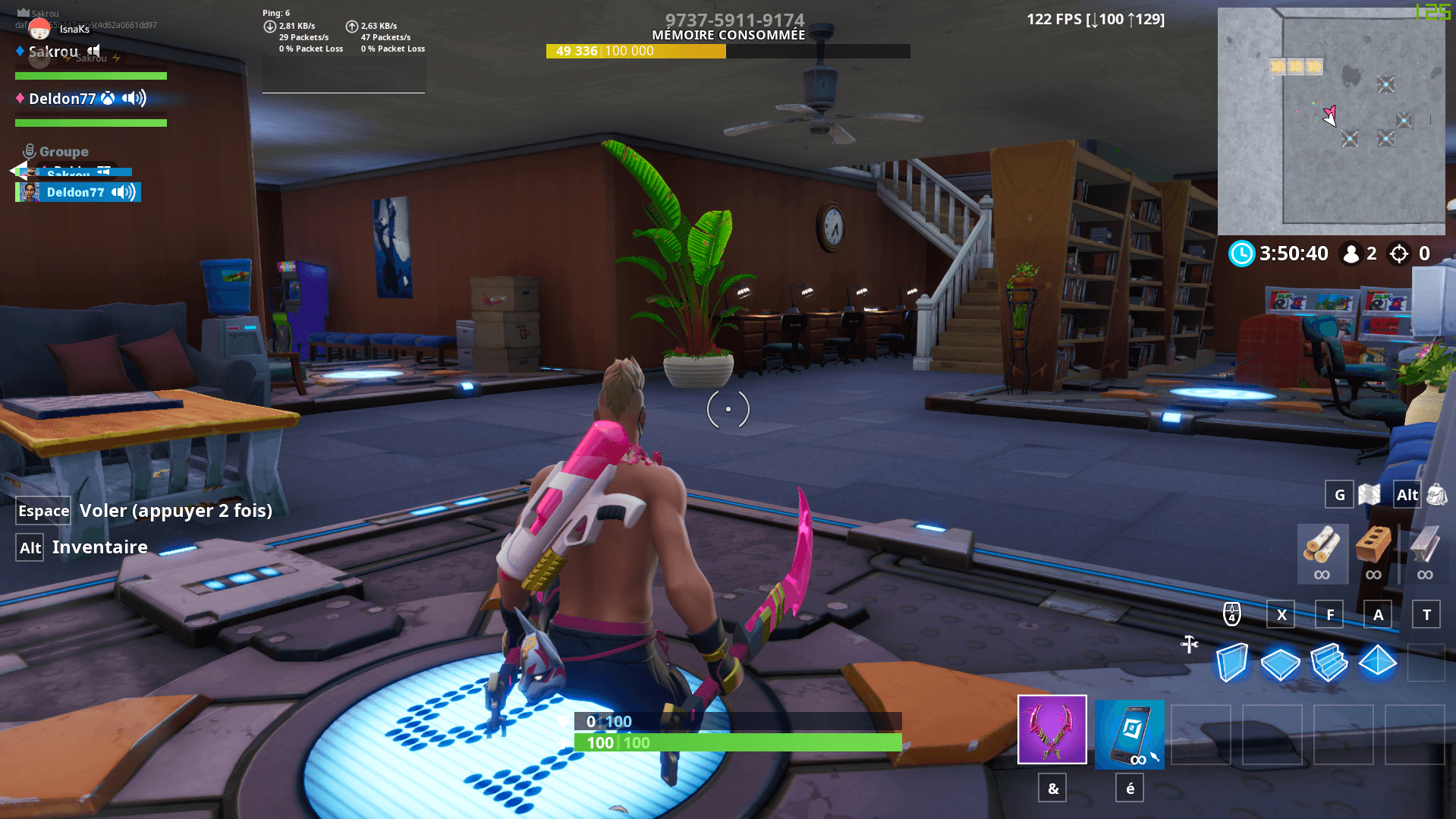Image resolution: width=1456 pixels, height=819 pixels.
Task: Click the backpack icon beside Alt
Action: click(x=1438, y=494)
